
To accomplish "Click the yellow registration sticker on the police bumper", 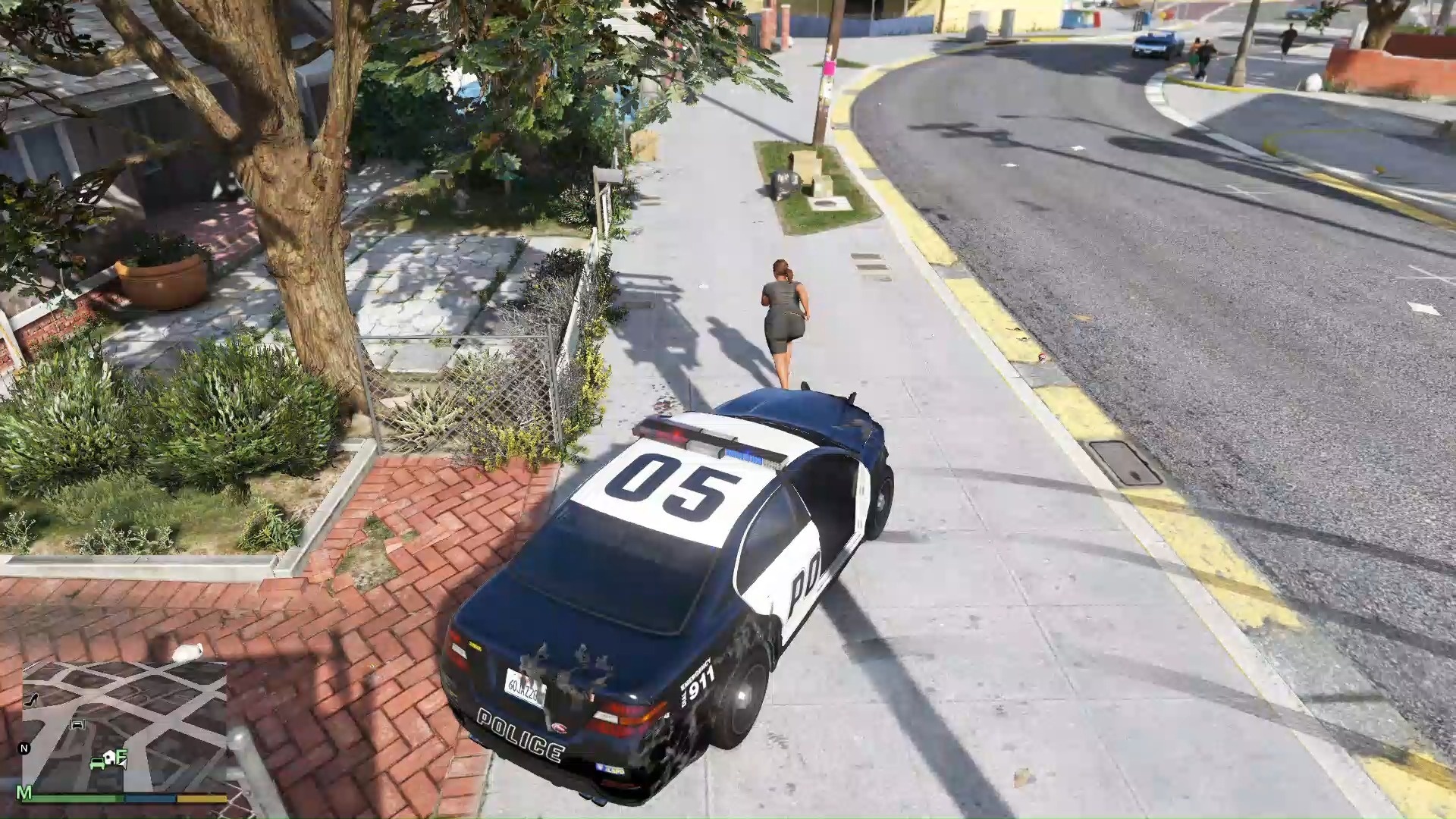I will [x=477, y=646].
